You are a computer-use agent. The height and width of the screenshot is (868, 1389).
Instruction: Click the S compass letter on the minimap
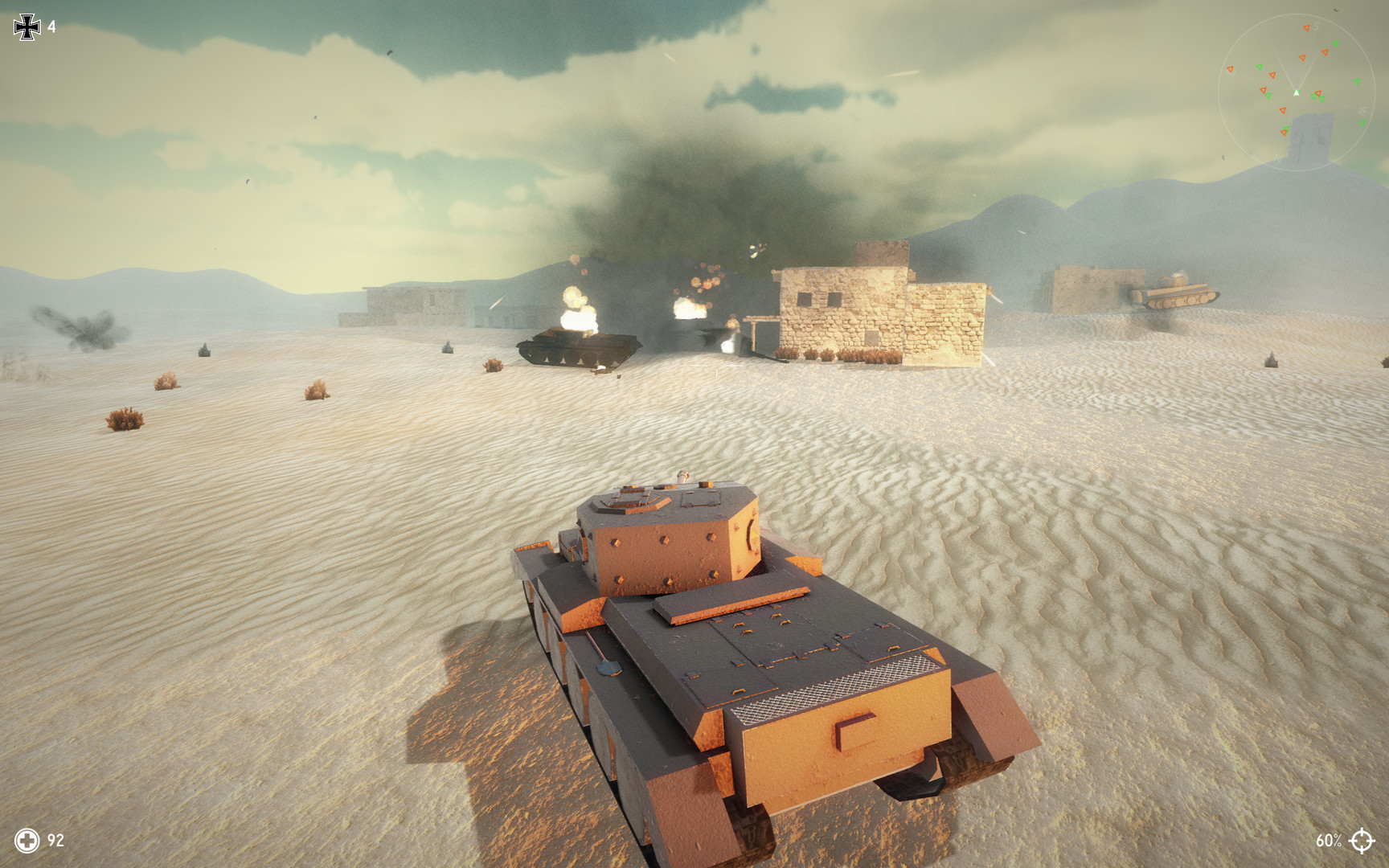coord(1317,27)
